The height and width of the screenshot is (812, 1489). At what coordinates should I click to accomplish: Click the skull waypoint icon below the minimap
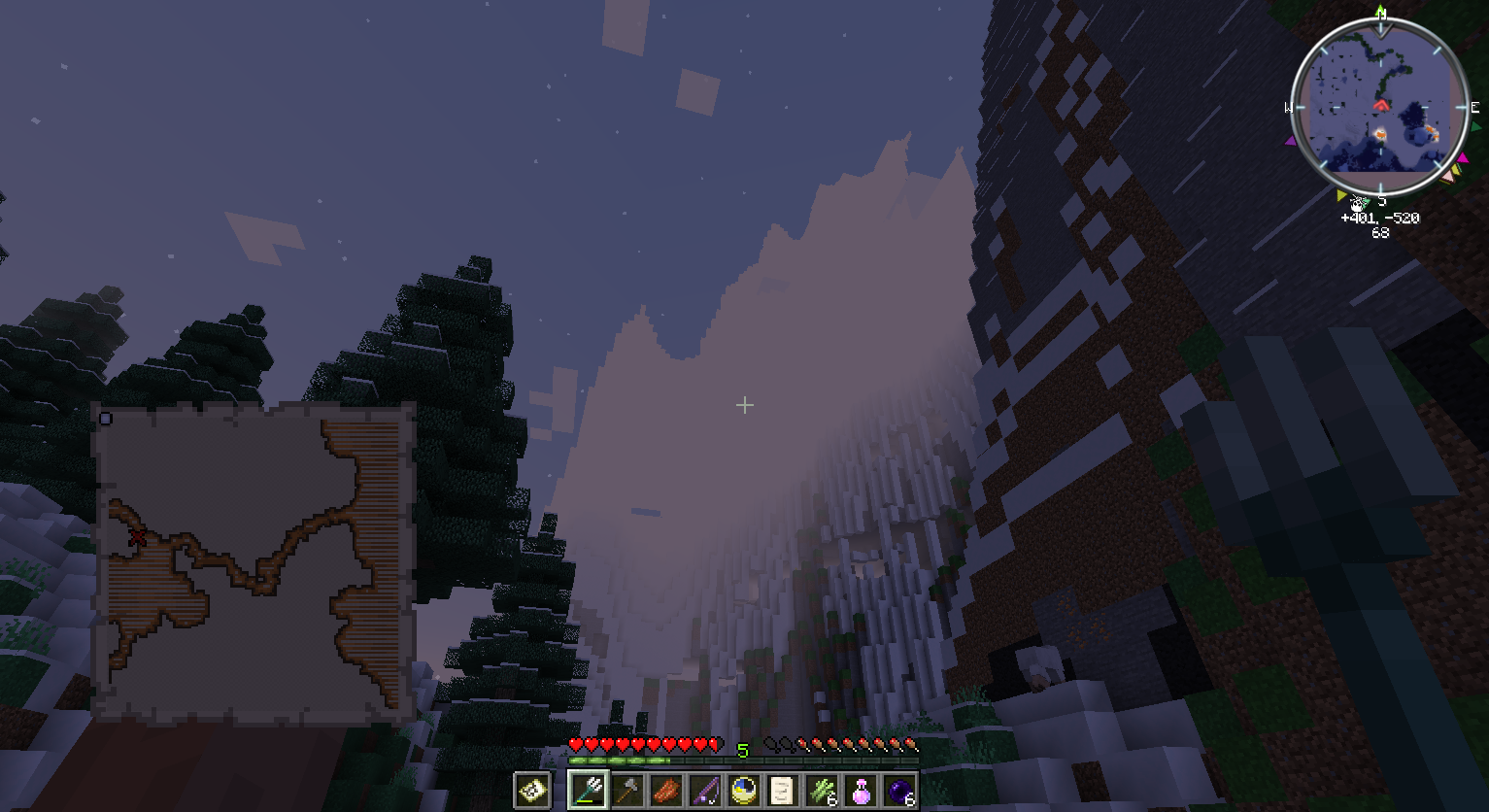pos(1356,204)
